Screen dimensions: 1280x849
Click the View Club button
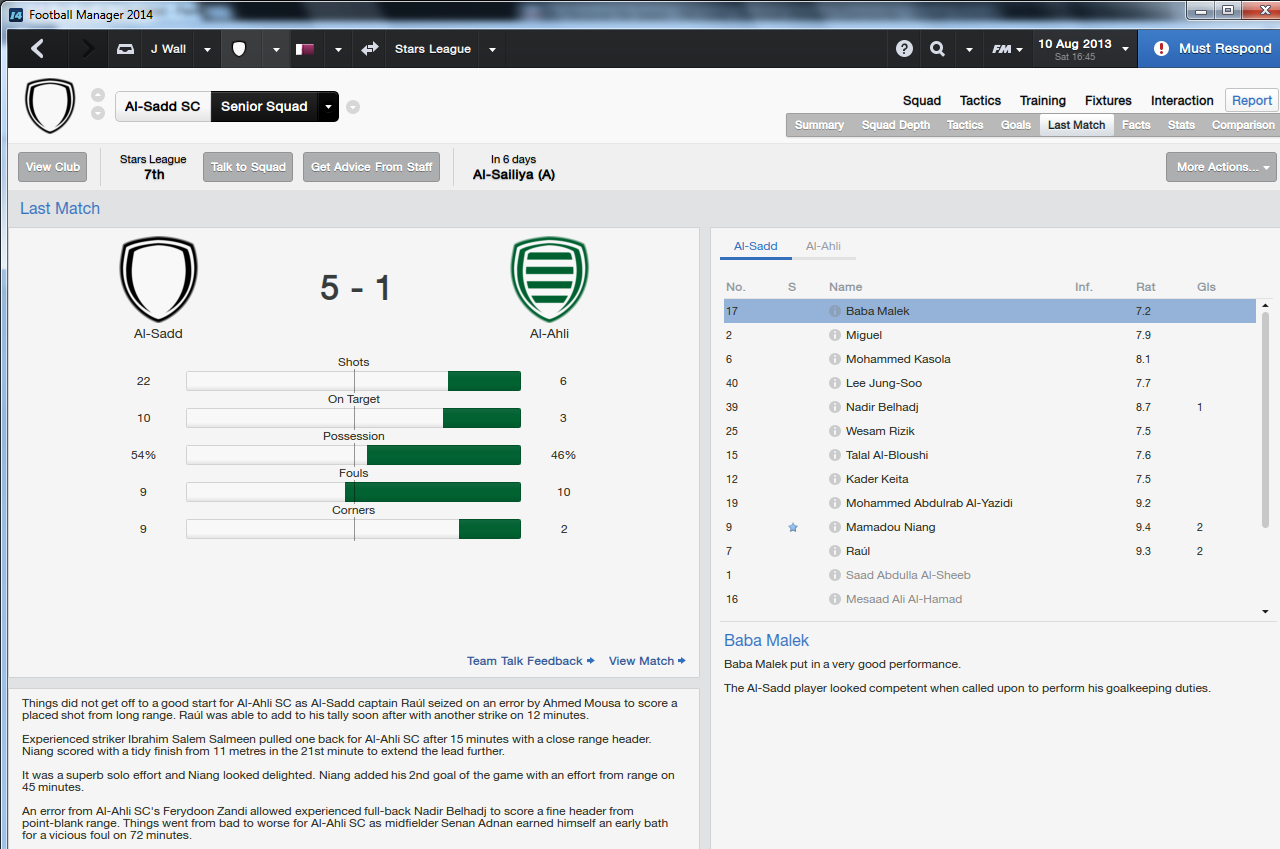click(53, 167)
